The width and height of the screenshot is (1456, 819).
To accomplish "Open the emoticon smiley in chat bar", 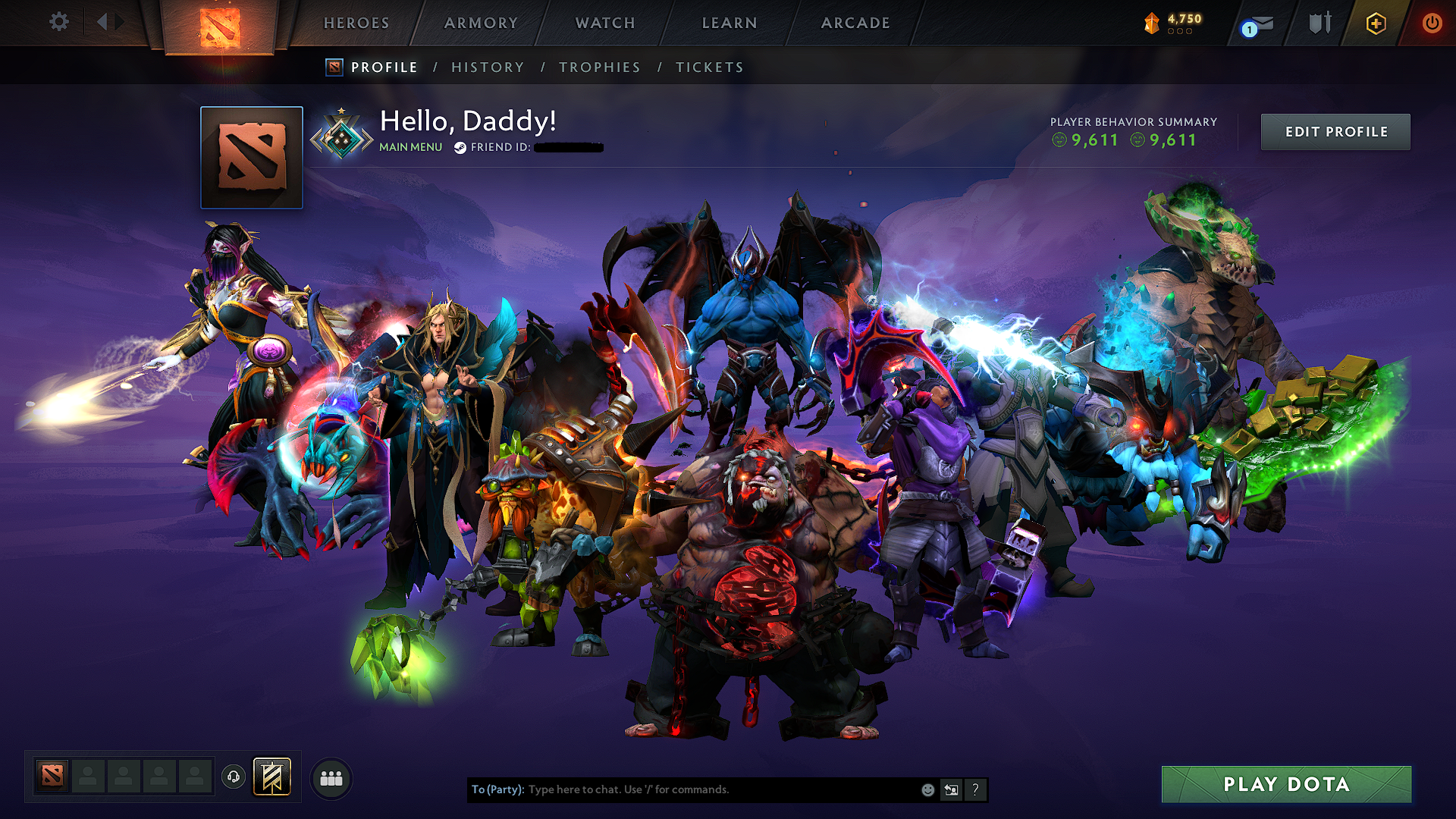I will coord(927,789).
